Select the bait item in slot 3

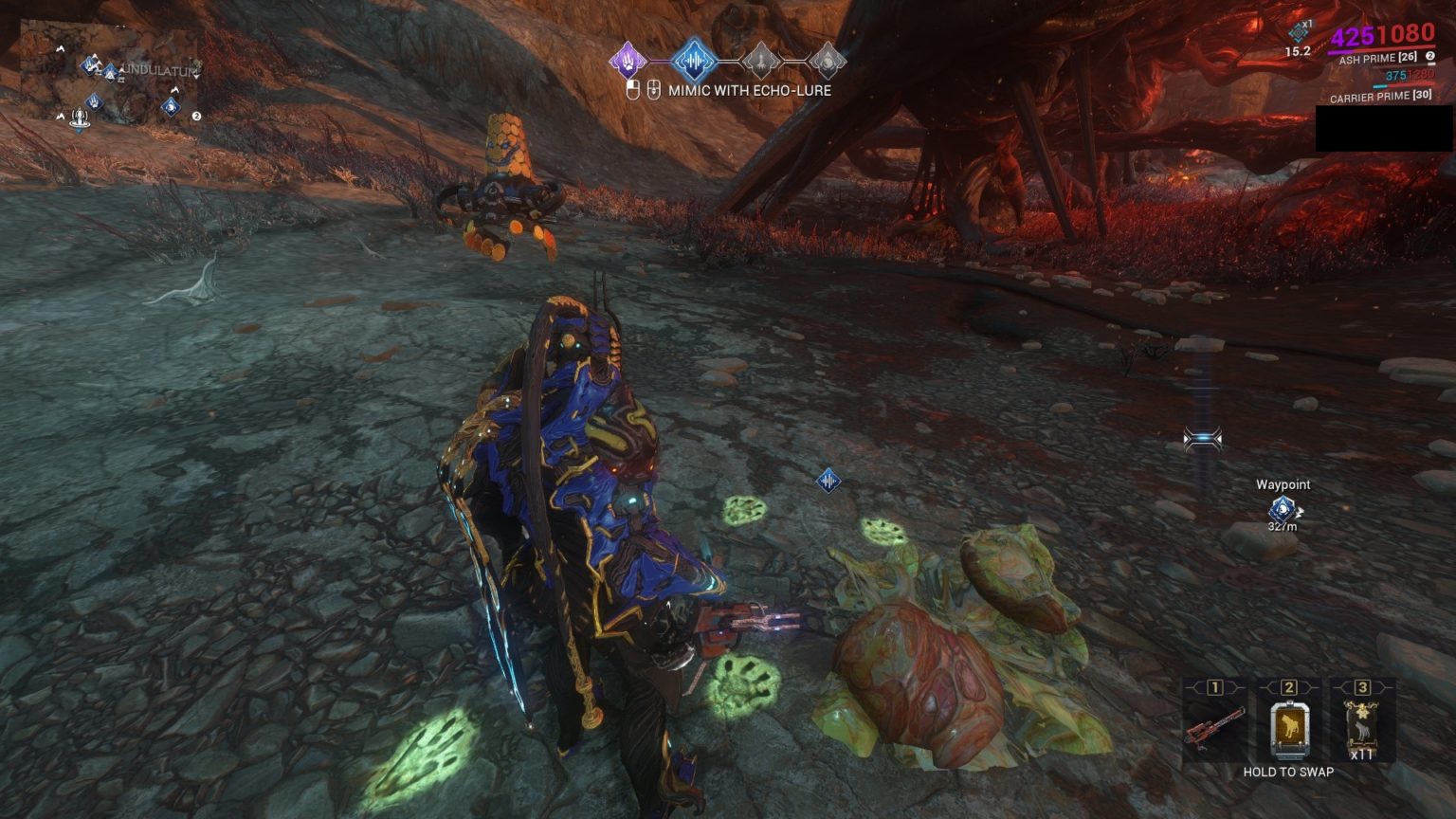click(1362, 722)
